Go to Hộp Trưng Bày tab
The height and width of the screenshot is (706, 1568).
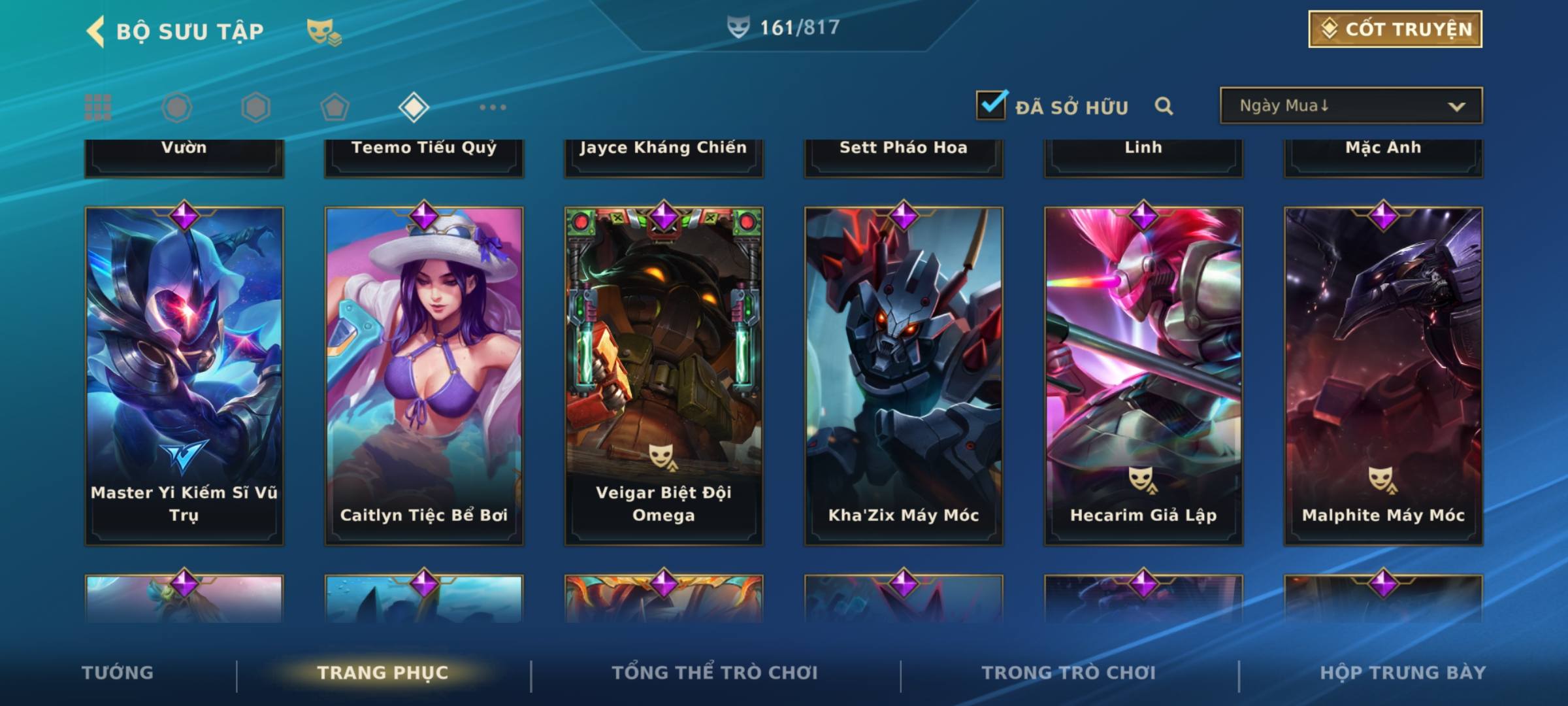pyautogui.click(x=1403, y=673)
